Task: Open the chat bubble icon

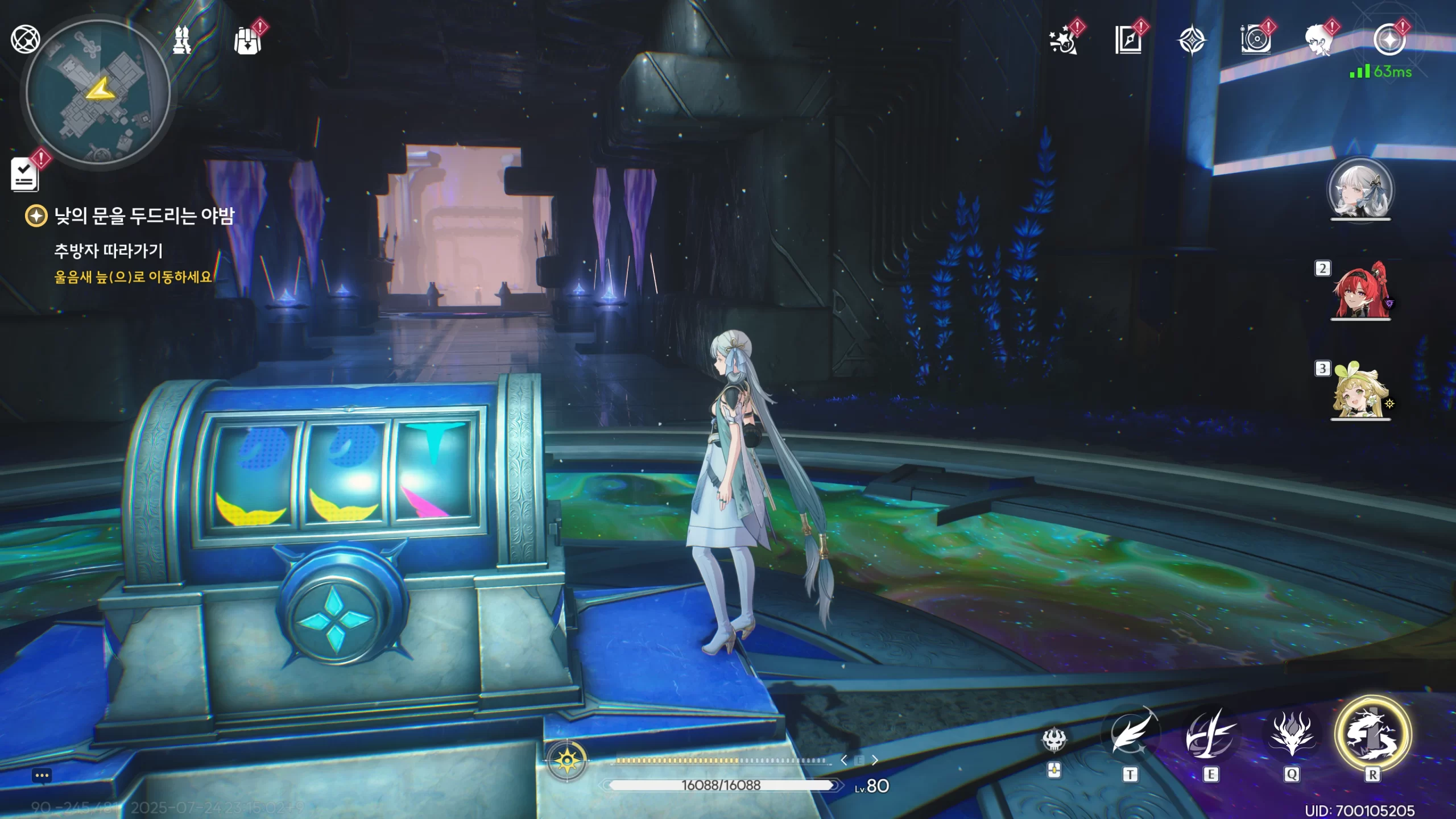Action: point(42,776)
